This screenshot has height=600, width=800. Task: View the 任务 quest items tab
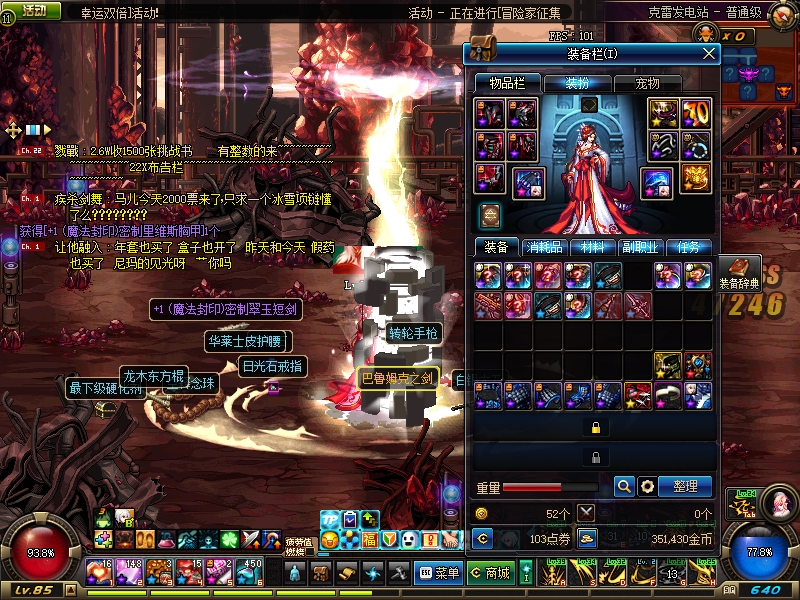pos(689,247)
